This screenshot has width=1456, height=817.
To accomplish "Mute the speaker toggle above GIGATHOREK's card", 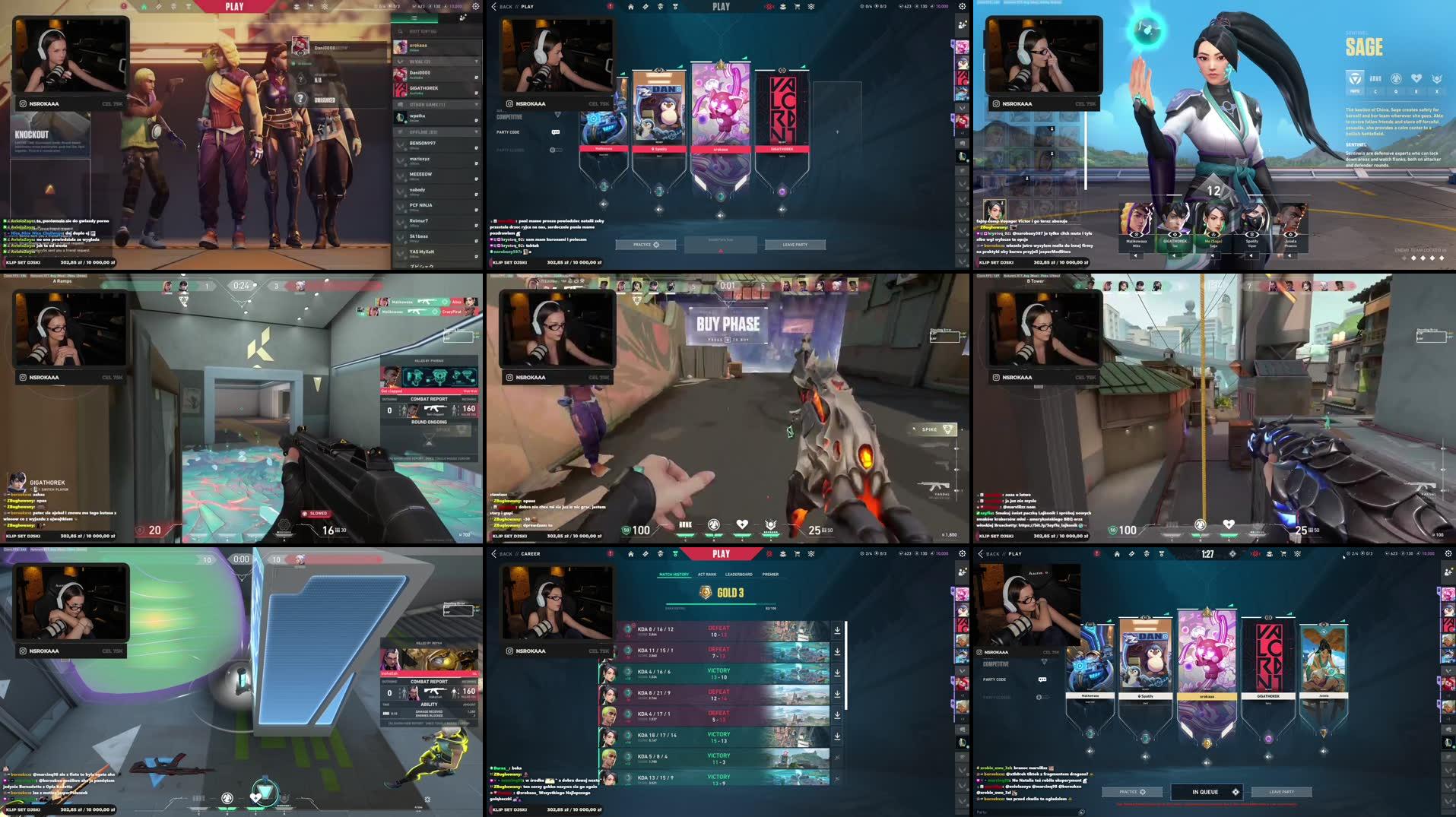I will coord(782,210).
